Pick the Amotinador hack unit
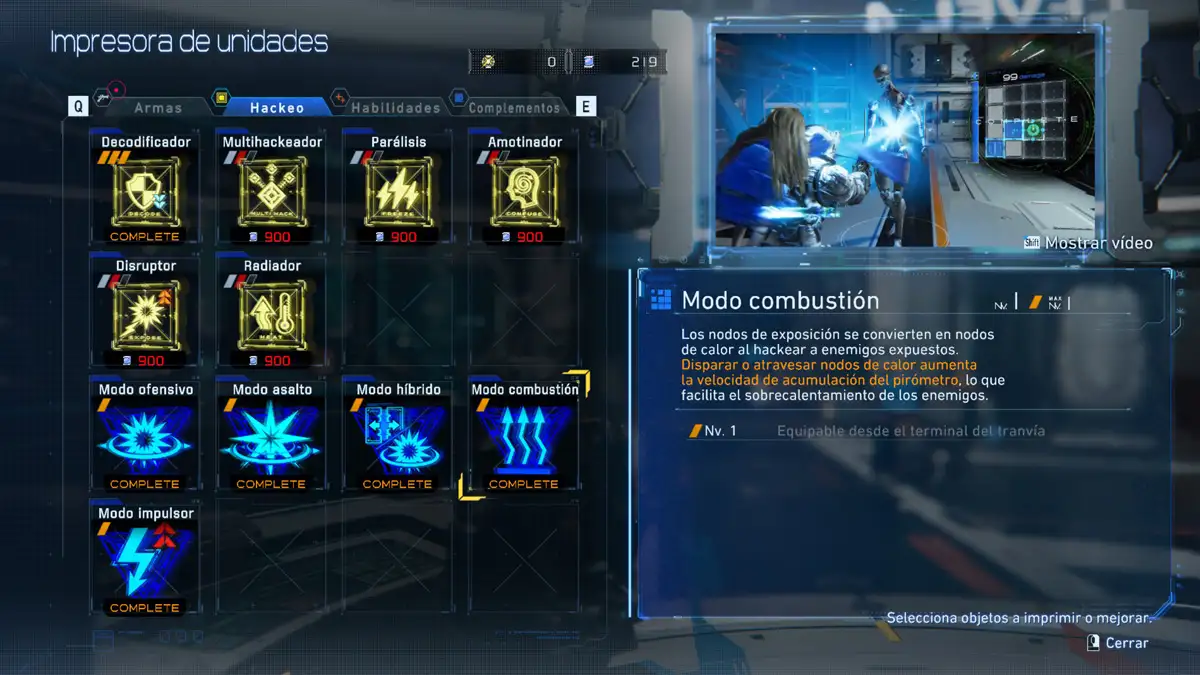1200x675 pixels. tap(524, 190)
